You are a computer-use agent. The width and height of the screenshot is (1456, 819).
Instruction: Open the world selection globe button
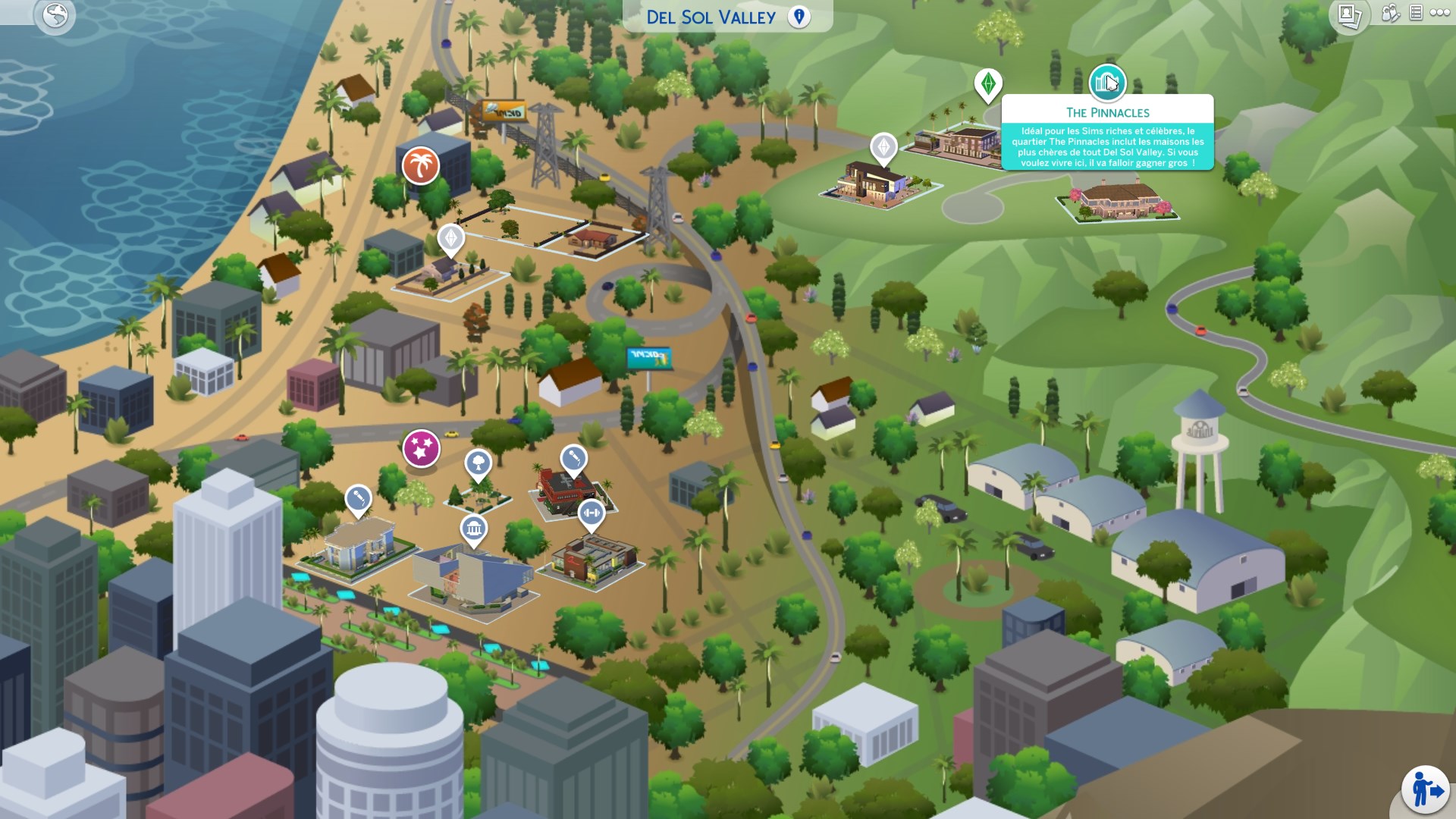coord(55,15)
